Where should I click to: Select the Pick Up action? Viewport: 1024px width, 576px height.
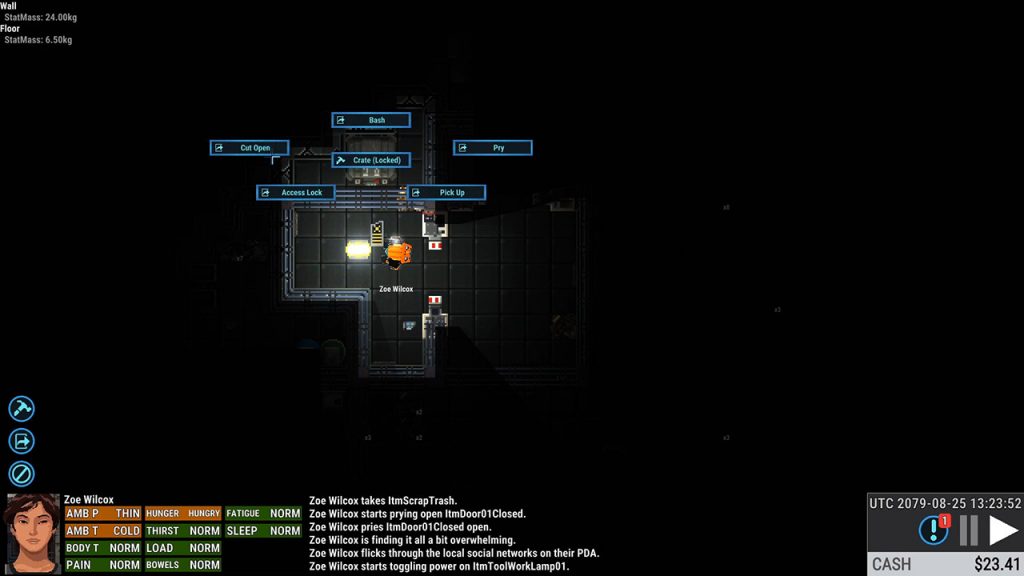click(447, 193)
